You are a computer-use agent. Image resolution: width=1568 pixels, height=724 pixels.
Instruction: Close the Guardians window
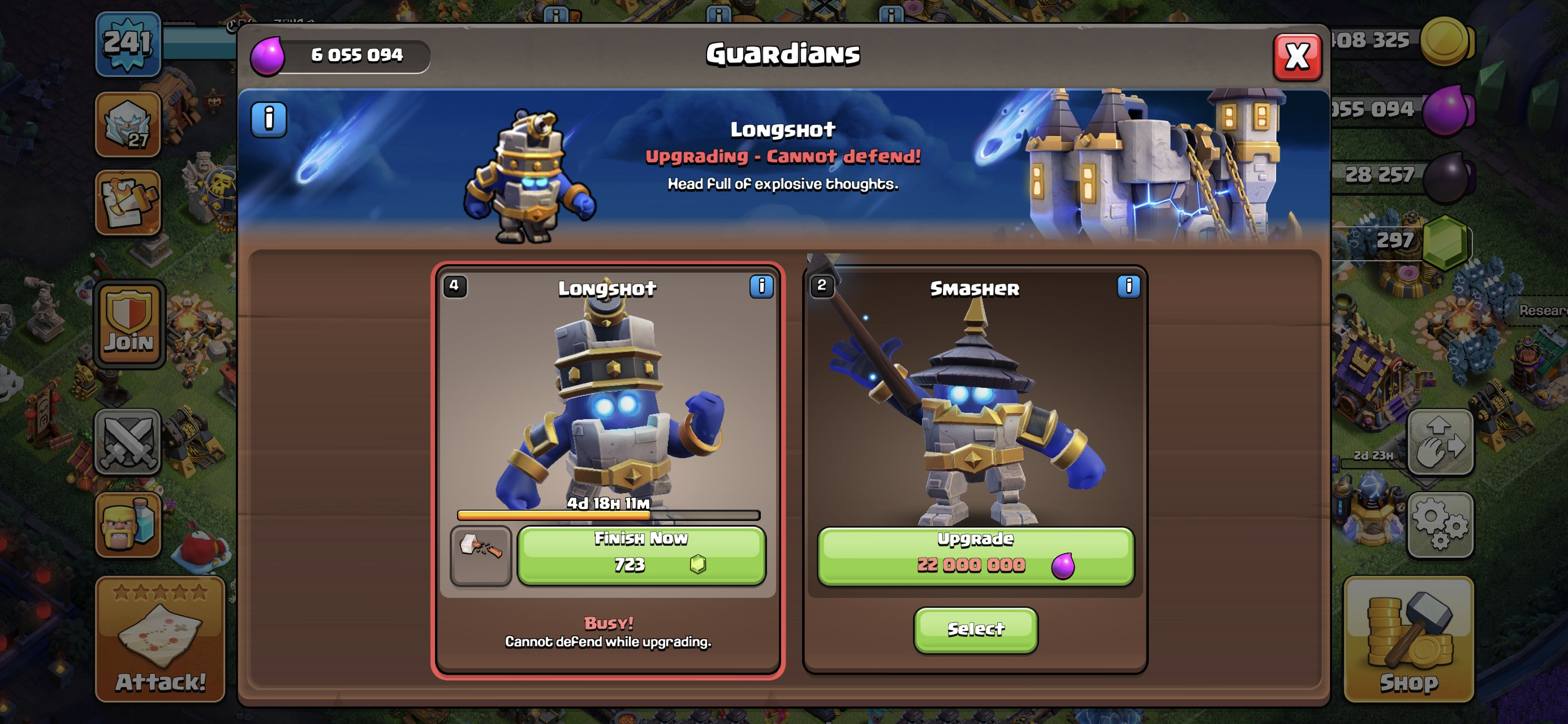tap(1296, 57)
